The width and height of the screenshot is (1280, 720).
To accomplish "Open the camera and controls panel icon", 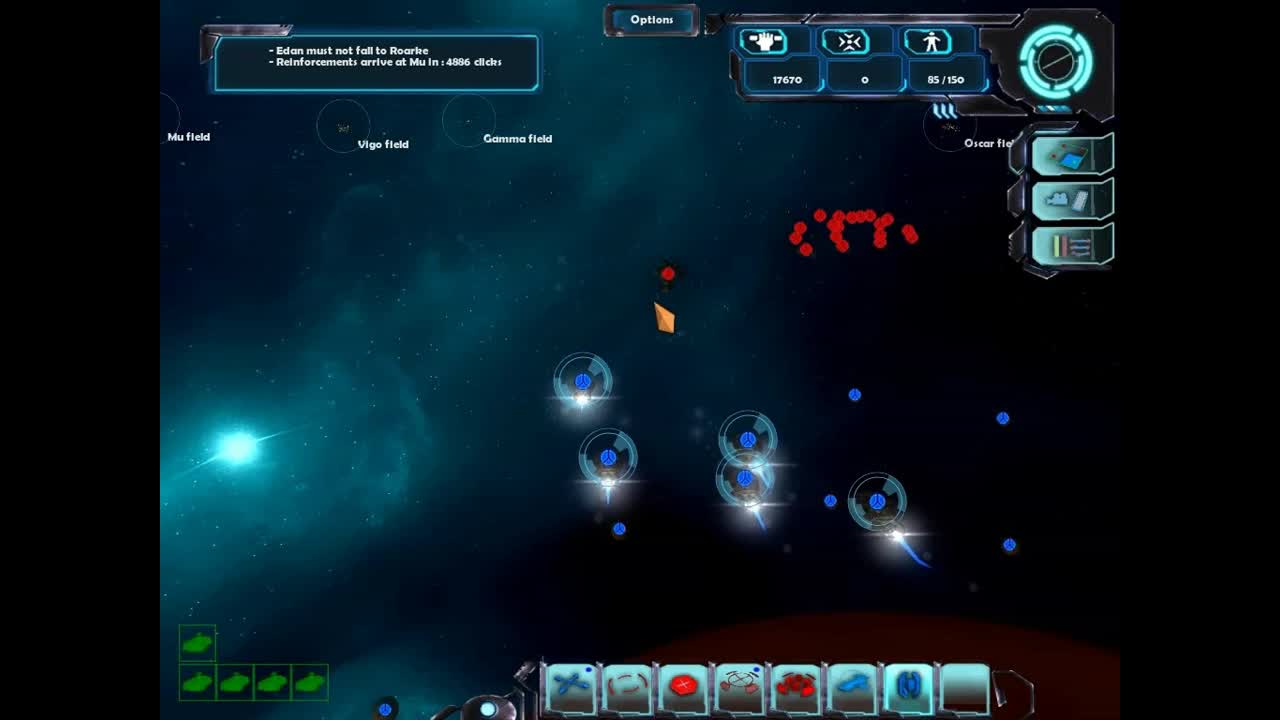I will (x=1068, y=200).
